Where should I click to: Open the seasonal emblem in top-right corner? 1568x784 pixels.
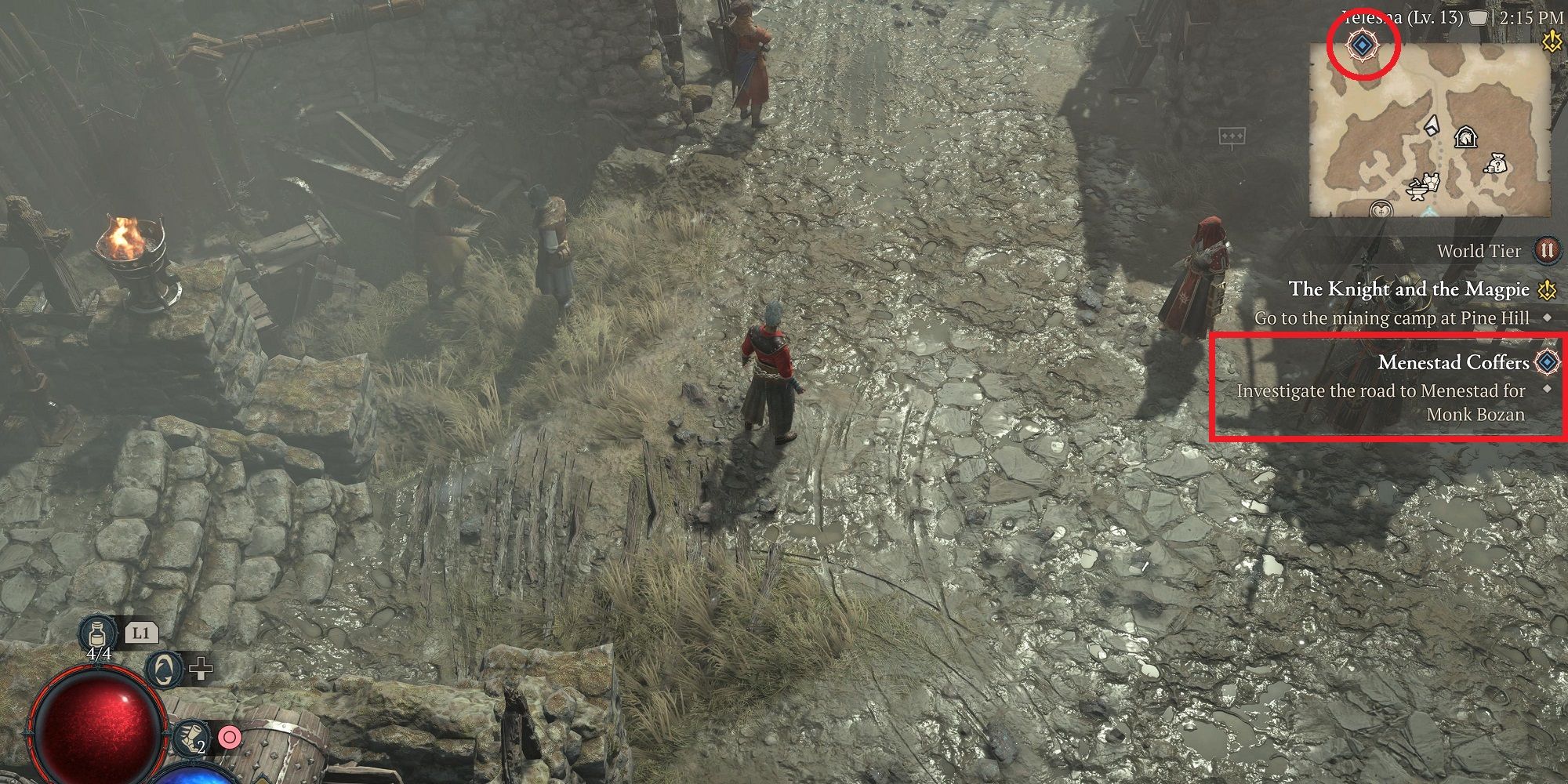click(x=1552, y=40)
